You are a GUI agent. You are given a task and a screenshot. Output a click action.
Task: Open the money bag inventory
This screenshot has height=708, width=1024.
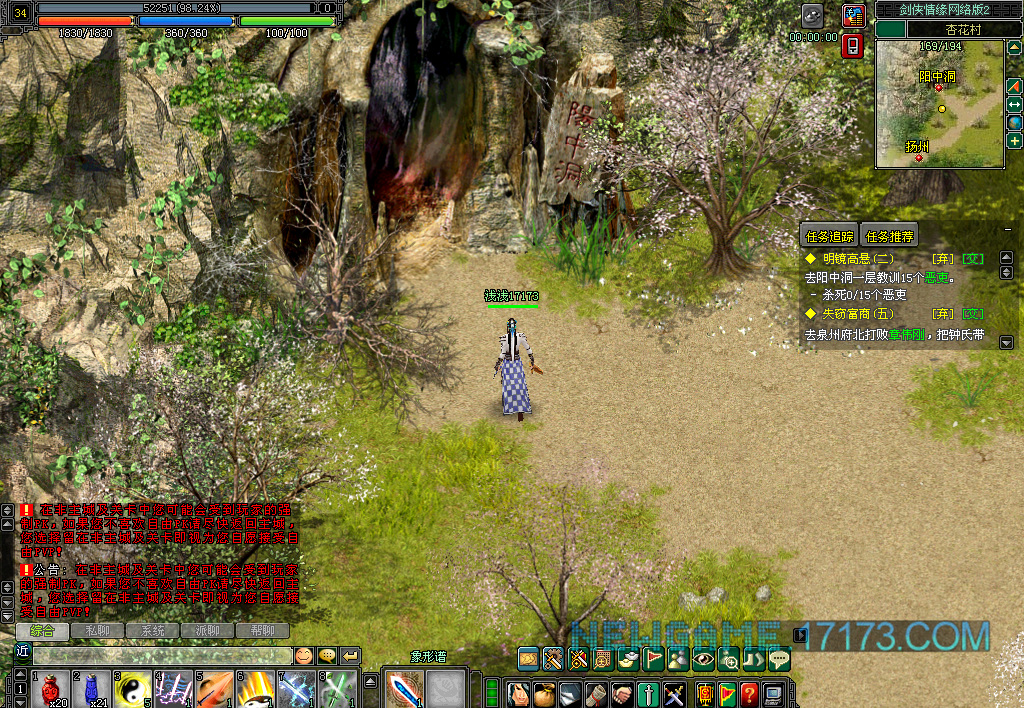coord(544,693)
